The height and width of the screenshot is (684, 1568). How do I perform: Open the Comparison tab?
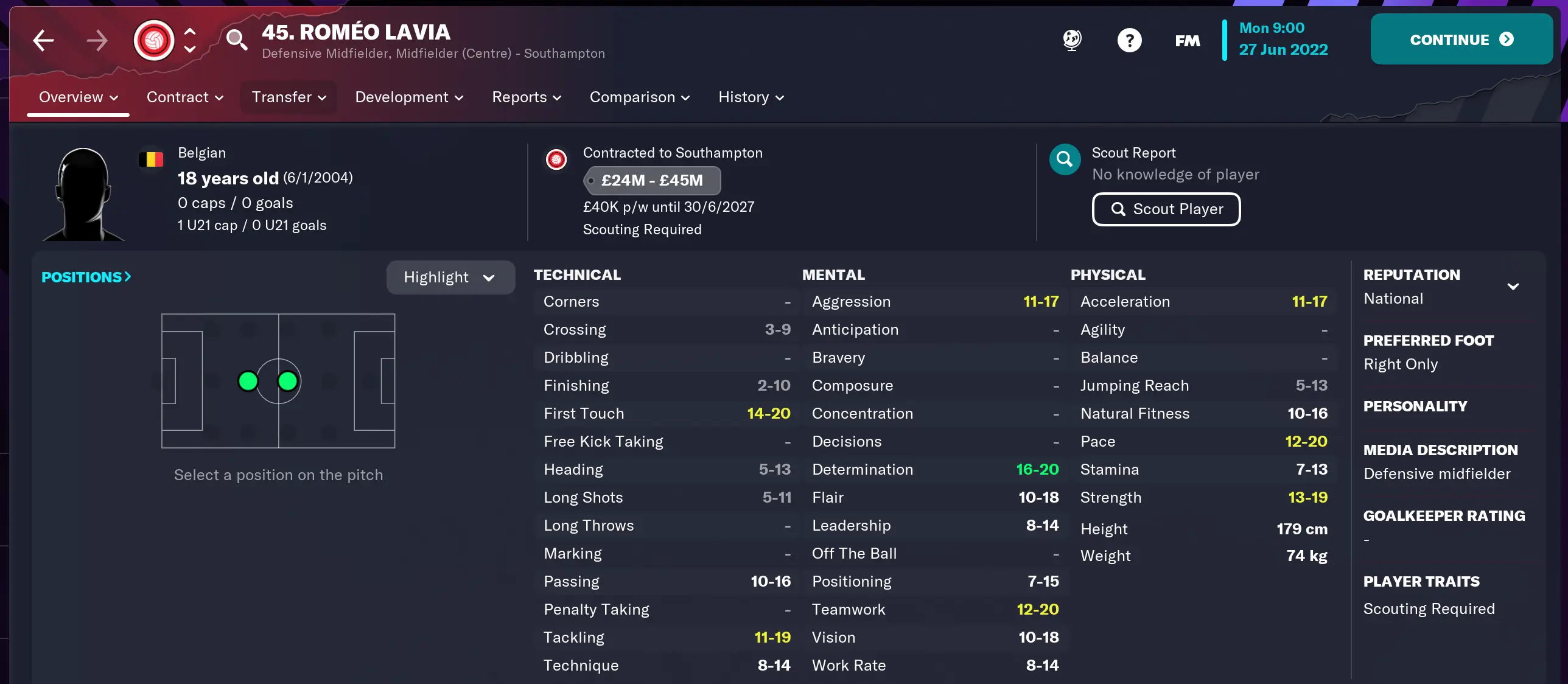(639, 97)
